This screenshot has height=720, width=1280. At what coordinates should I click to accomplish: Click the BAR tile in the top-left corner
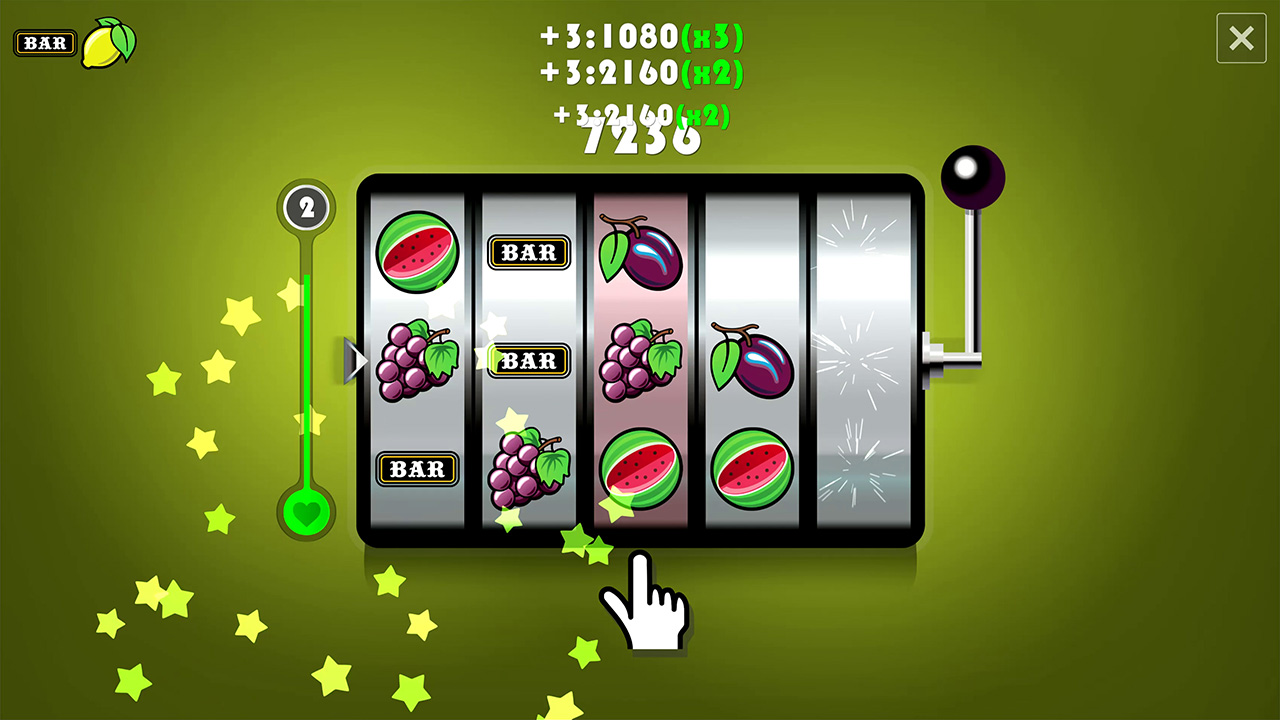(45, 42)
